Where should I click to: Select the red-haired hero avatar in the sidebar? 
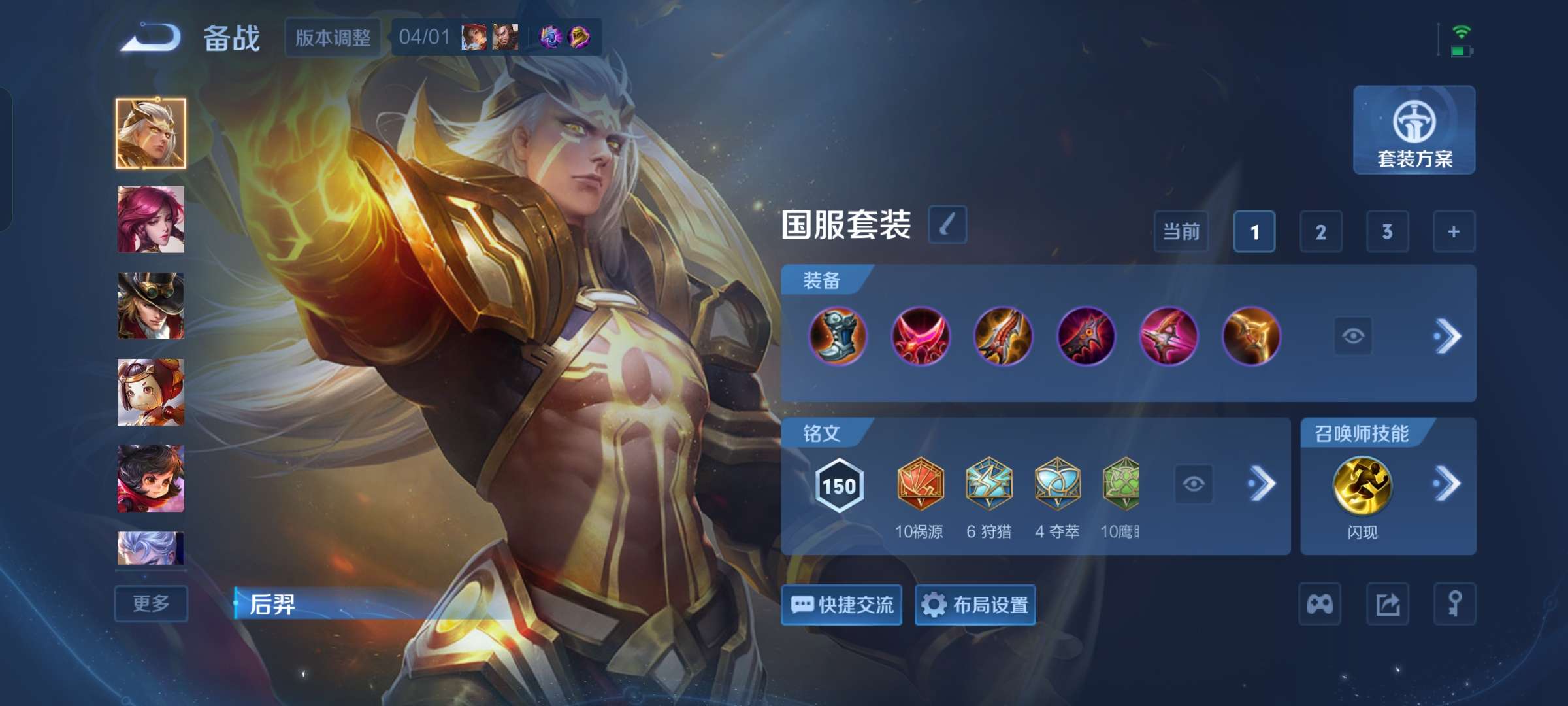pyautogui.click(x=150, y=219)
